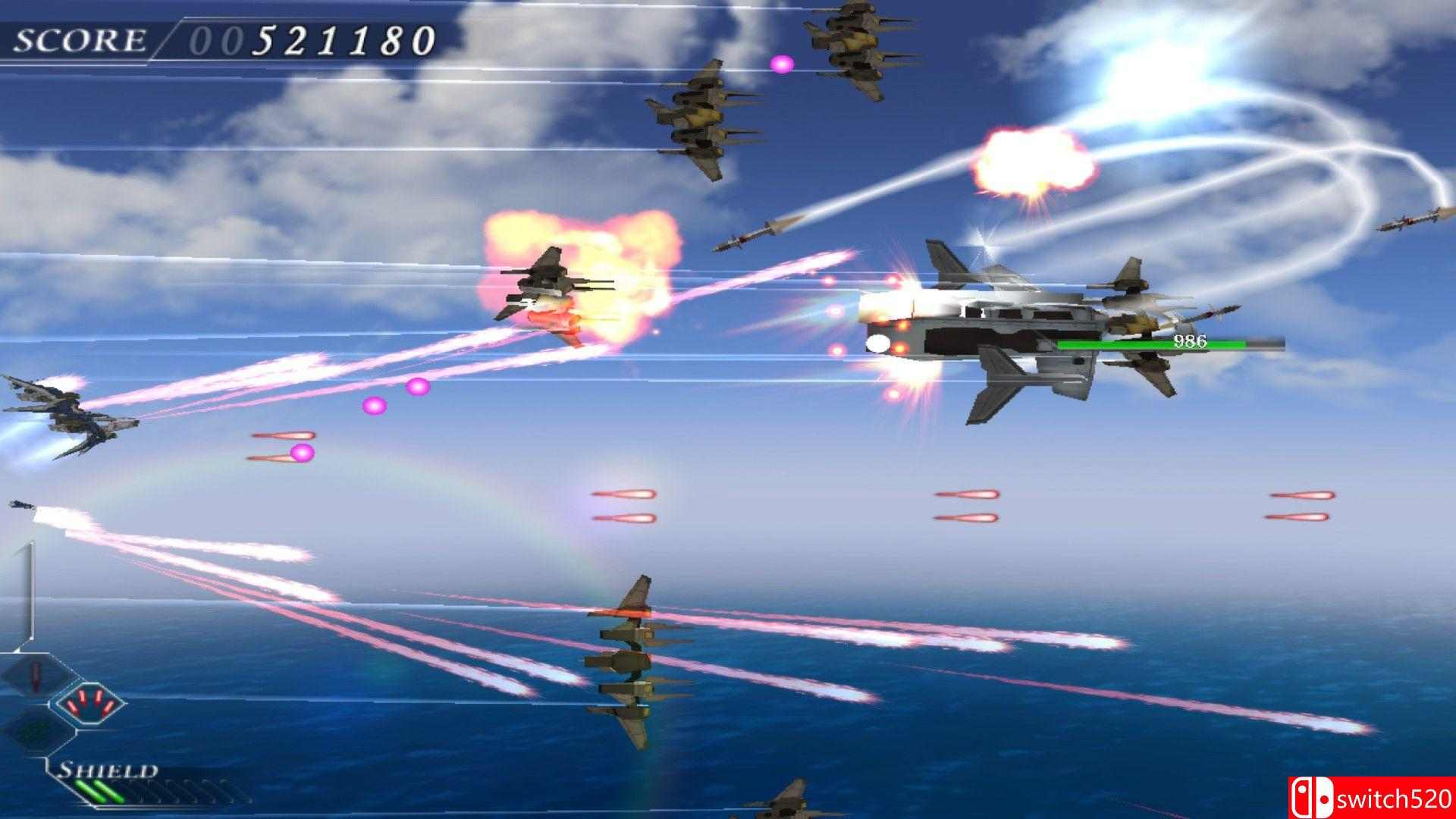The width and height of the screenshot is (1456, 819).
Task: Select the red multi-bar weapon indicator diamond
Action: [89, 704]
